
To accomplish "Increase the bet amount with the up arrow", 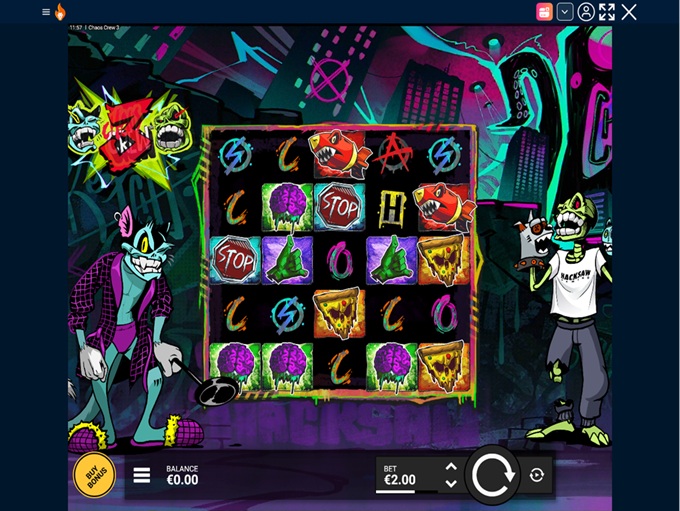I will coord(451,466).
